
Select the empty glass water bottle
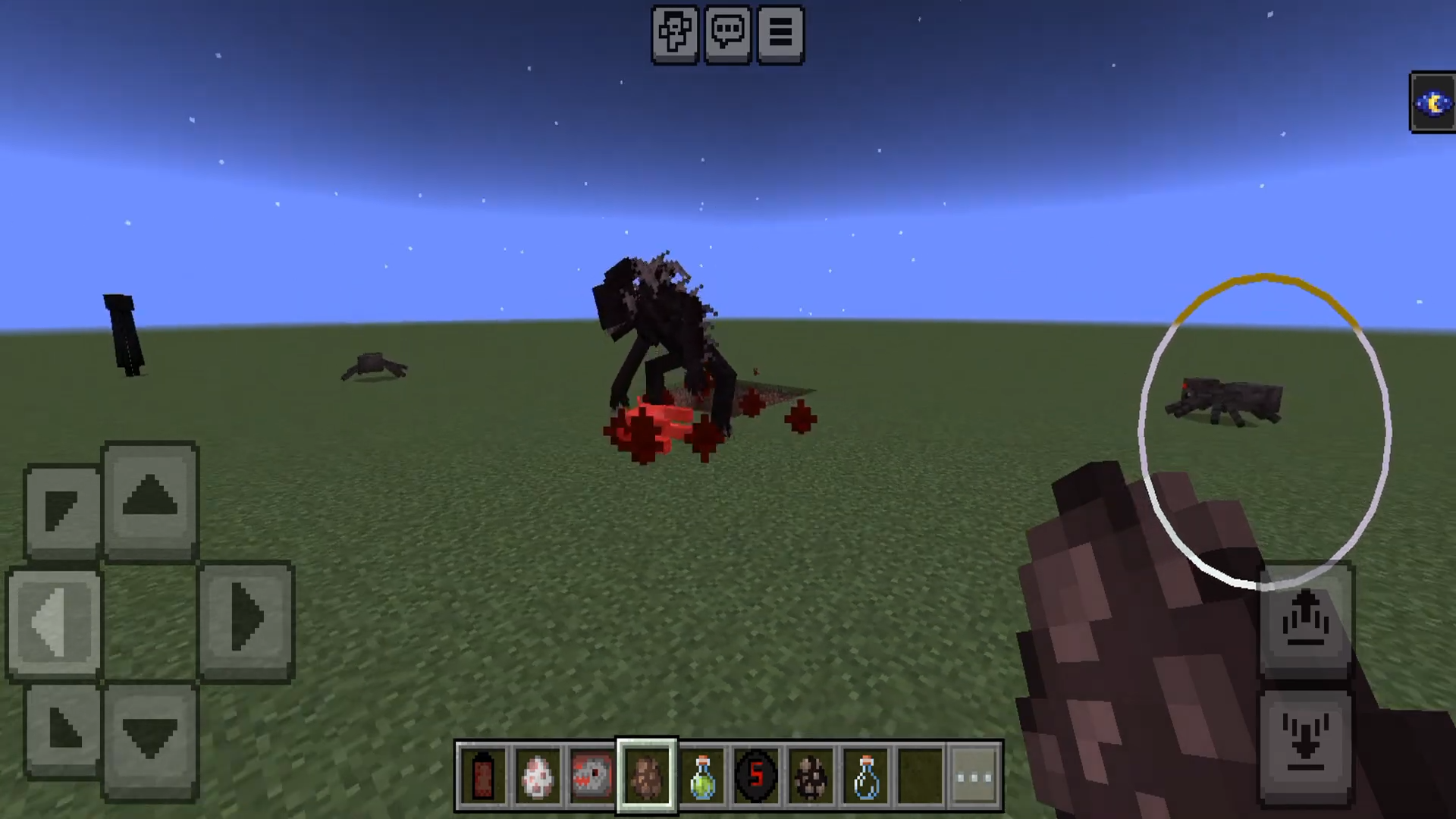(865, 777)
